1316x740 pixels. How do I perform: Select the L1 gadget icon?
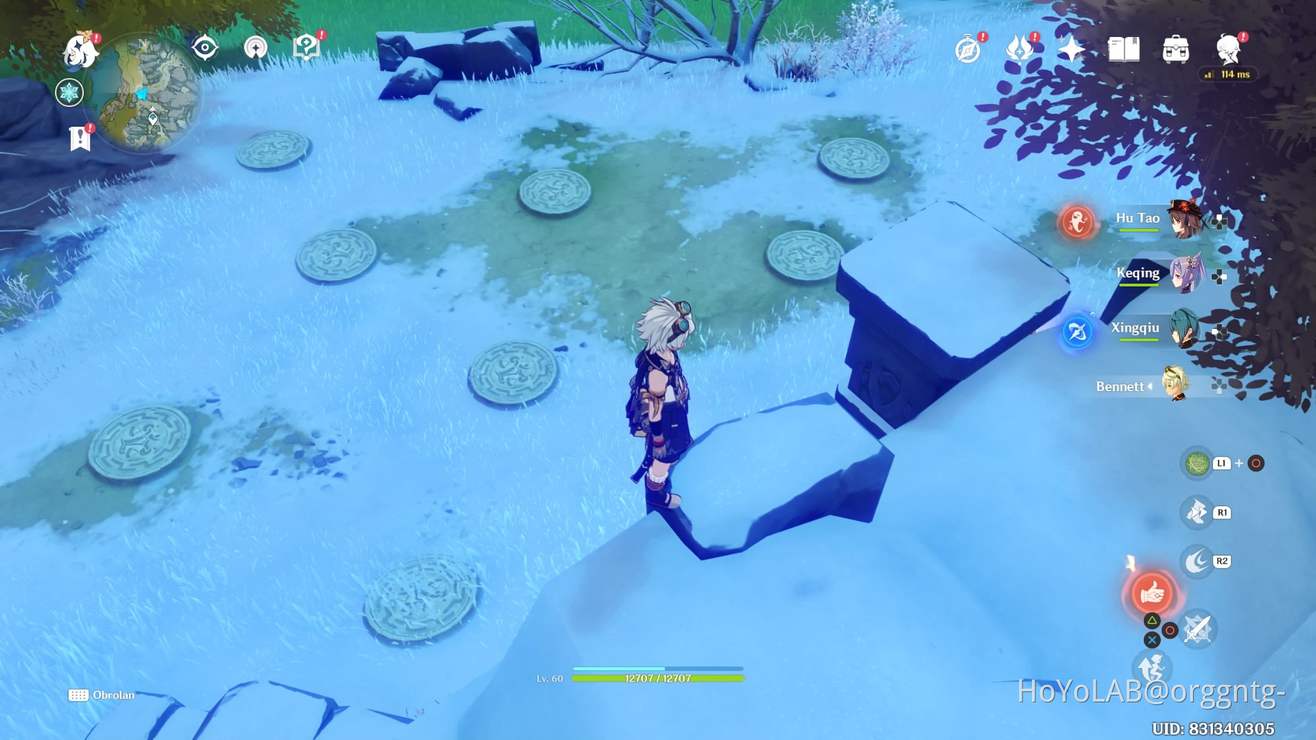tap(1197, 462)
